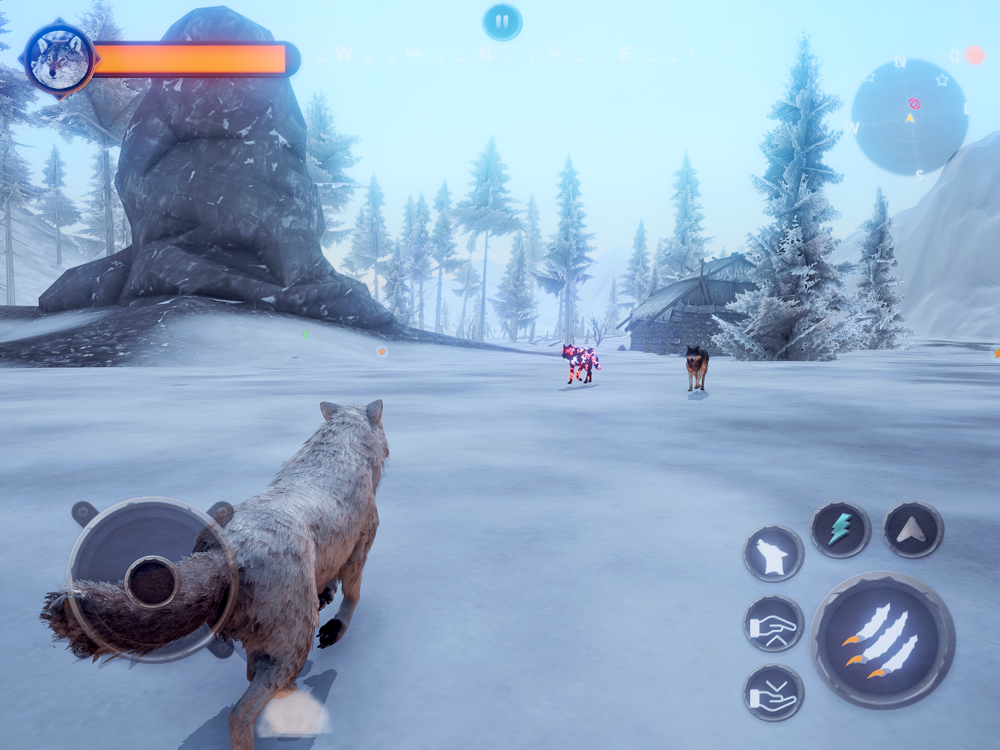
Task: Tap the hand with down arrow button
Action: coord(773,693)
